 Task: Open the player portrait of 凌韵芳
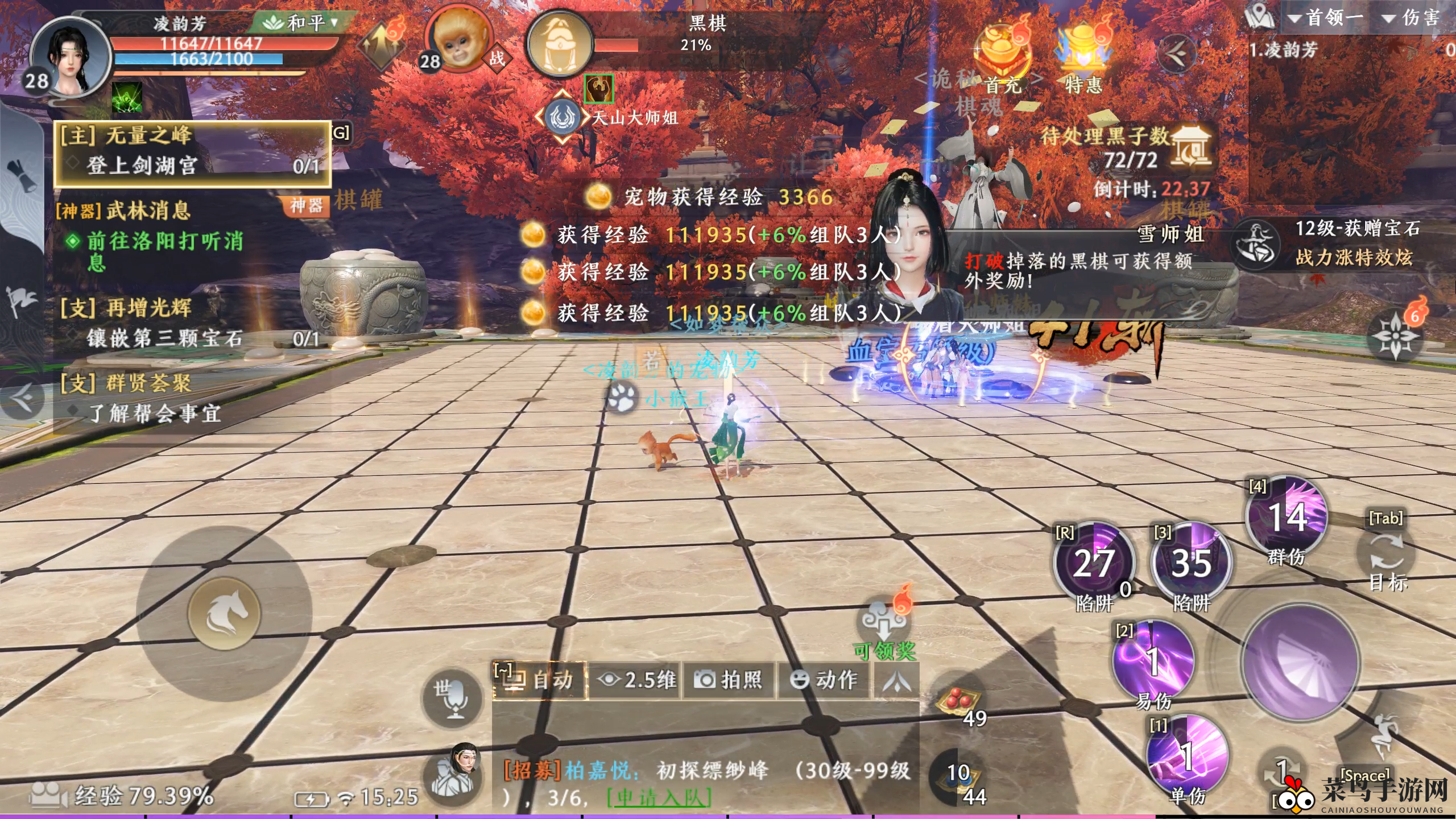tap(70, 57)
